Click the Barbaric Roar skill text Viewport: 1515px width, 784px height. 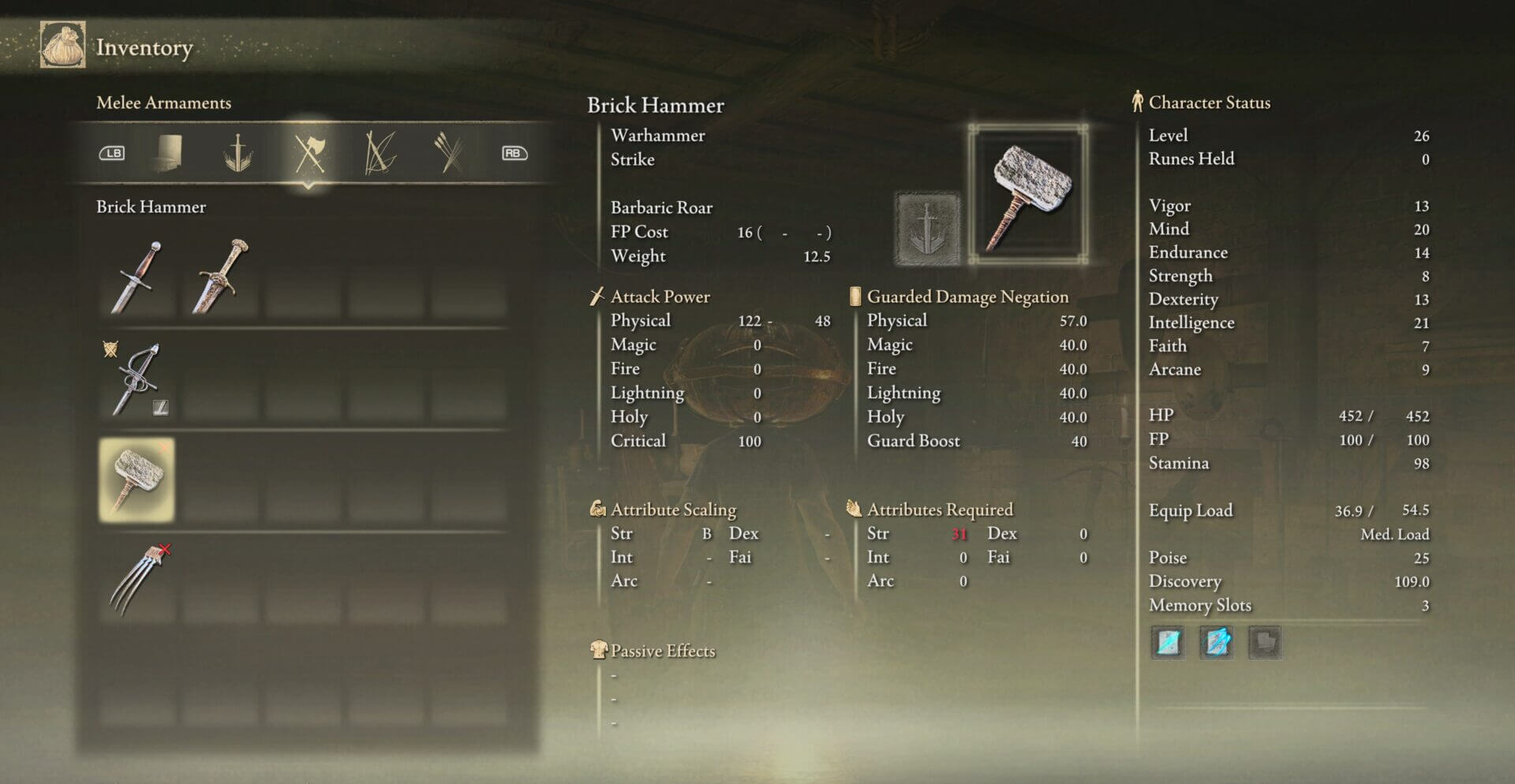tap(661, 207)
